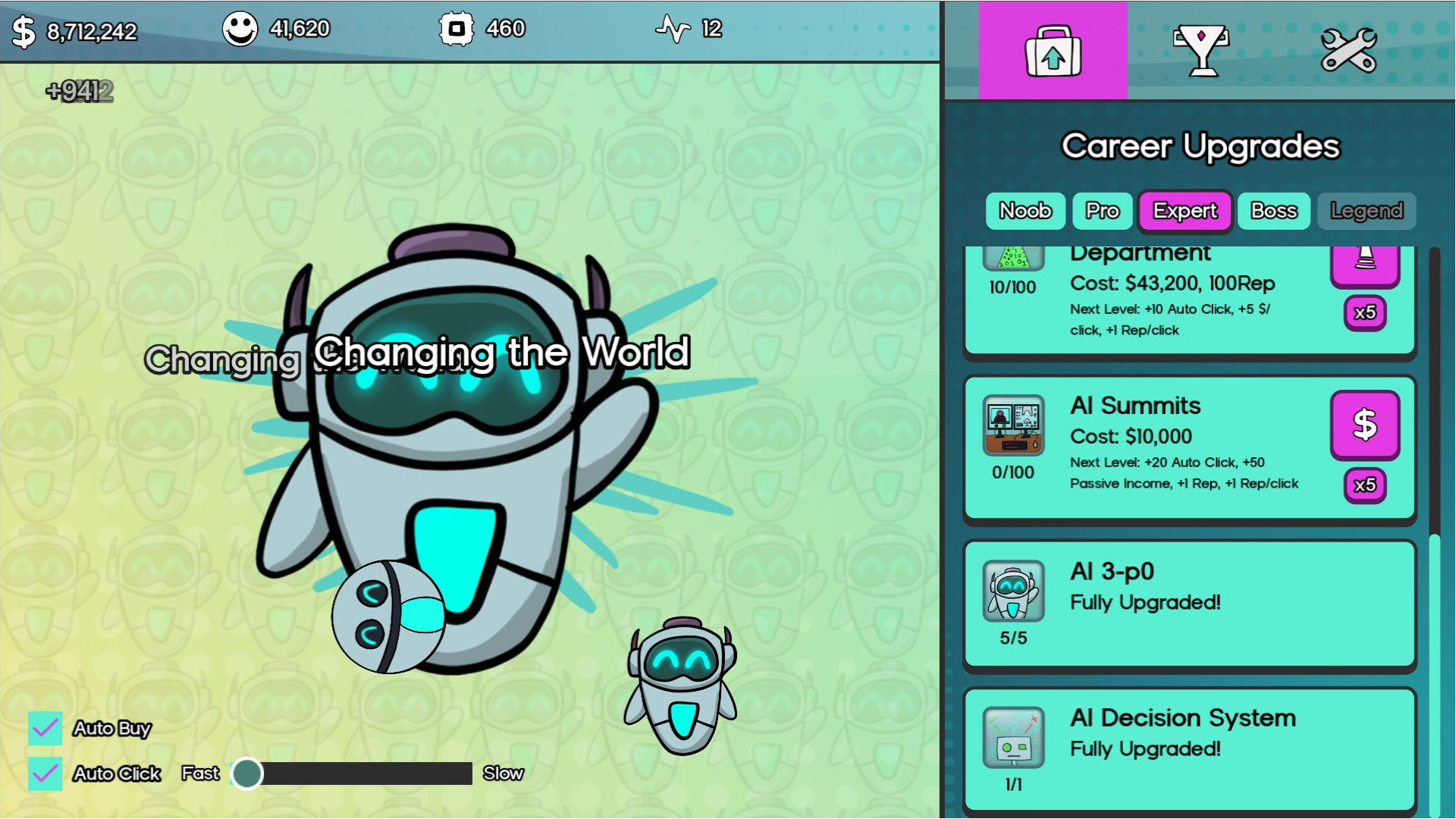Buy the Department upgrade x5
This screenshot has width=1456, height=819.
pos(1364,312)
